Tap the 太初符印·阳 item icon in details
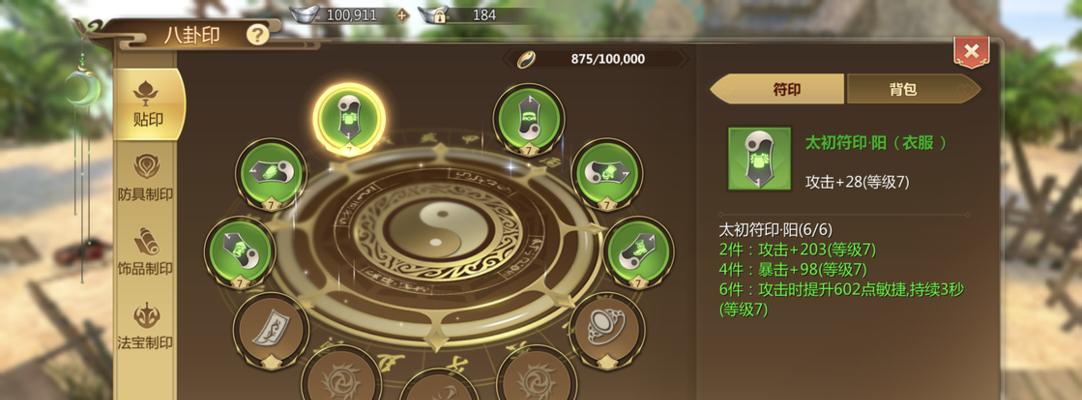This screenshot has height=400, width=1082. tap(758, 158)
